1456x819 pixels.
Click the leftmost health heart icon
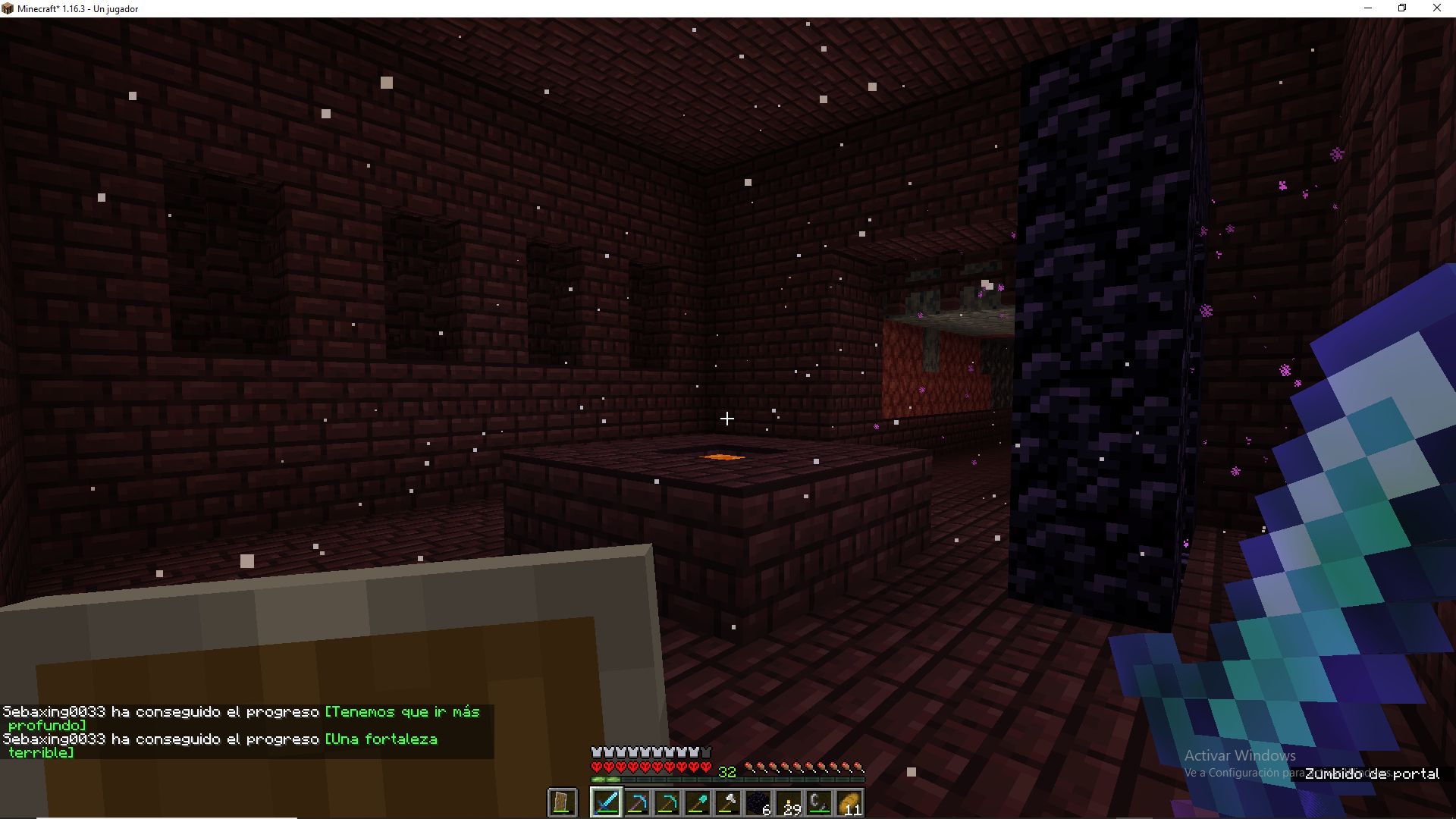pyautogui.click(x=596, y=767)
